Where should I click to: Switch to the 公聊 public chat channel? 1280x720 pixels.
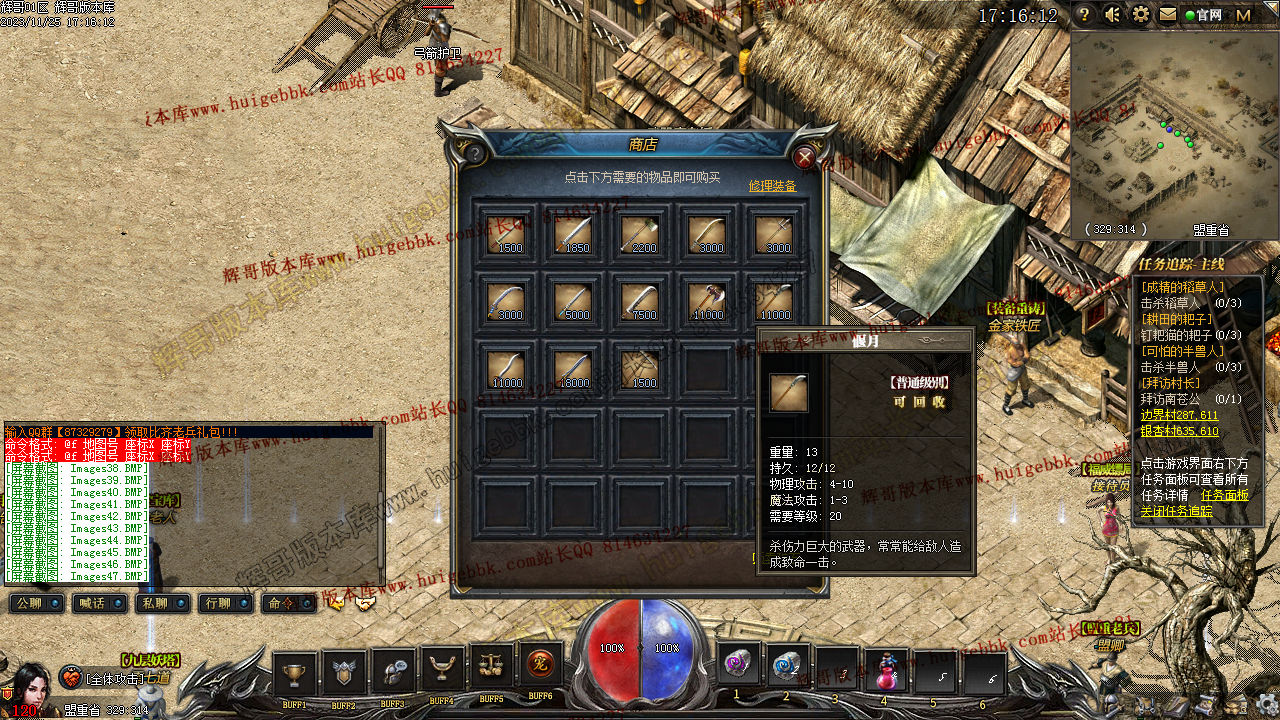coord(37,603)
